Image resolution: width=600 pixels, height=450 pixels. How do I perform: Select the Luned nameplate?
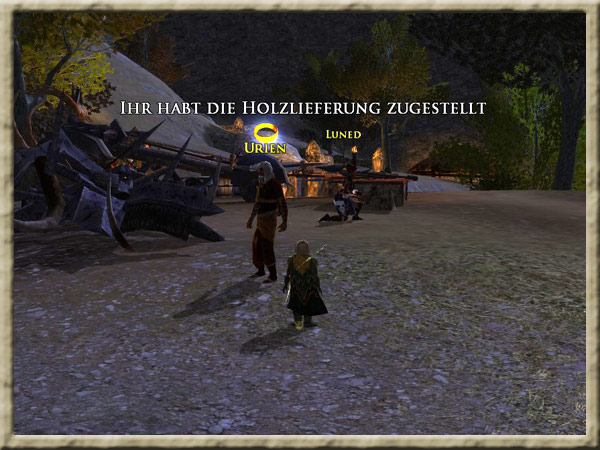[343, 134]
